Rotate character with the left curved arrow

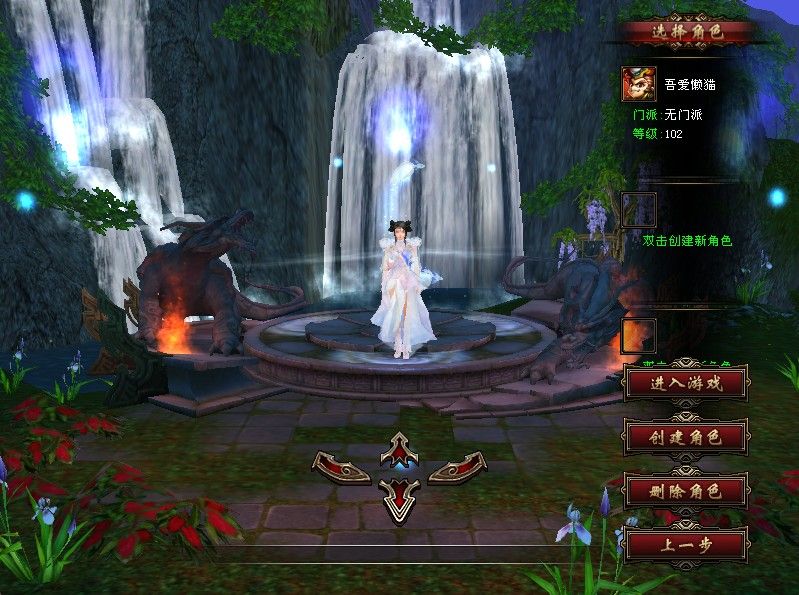coord(342,466)
